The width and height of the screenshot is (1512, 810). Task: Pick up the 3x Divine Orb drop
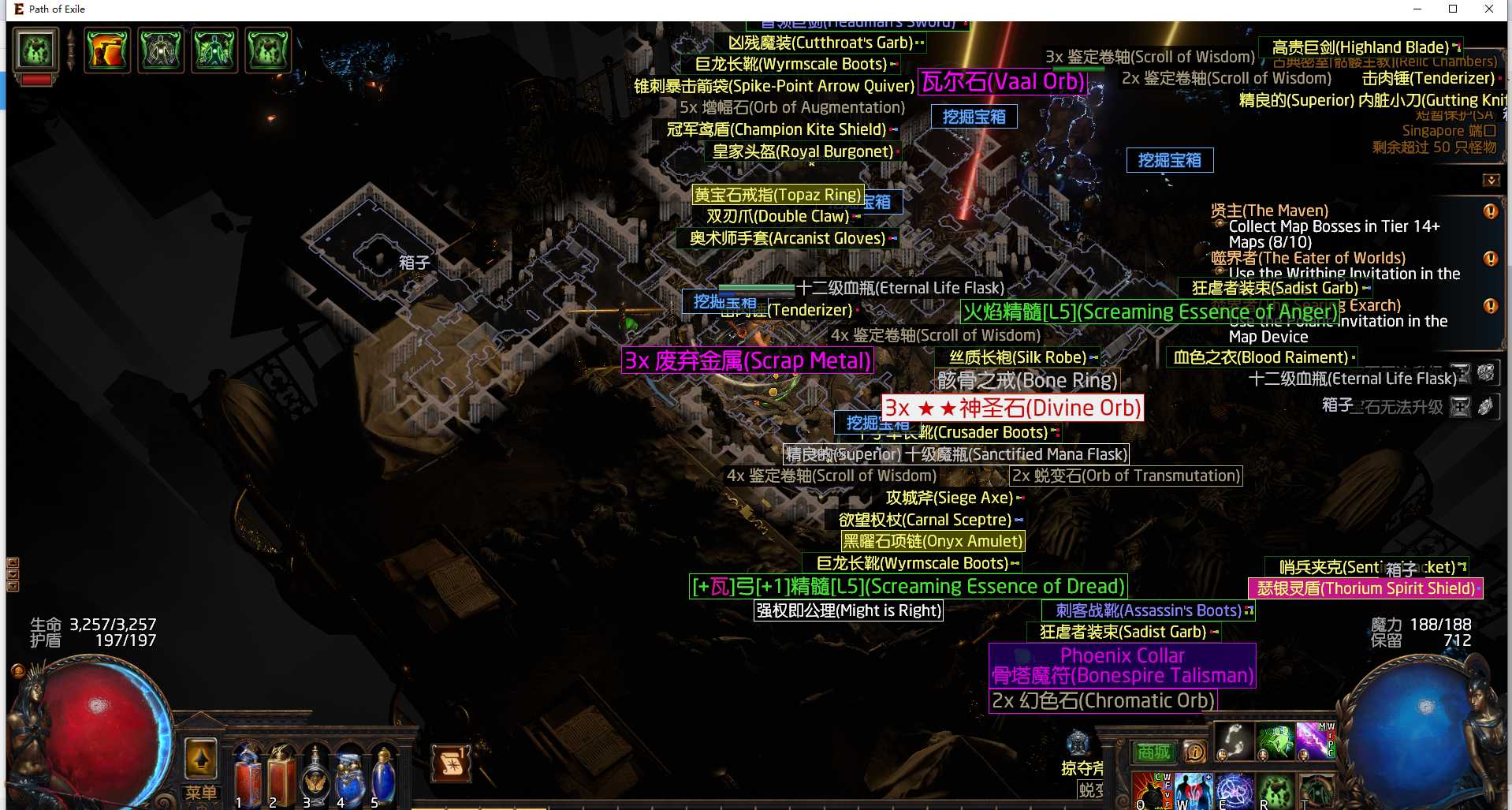pyautogui.click(x=1012, y=408)
